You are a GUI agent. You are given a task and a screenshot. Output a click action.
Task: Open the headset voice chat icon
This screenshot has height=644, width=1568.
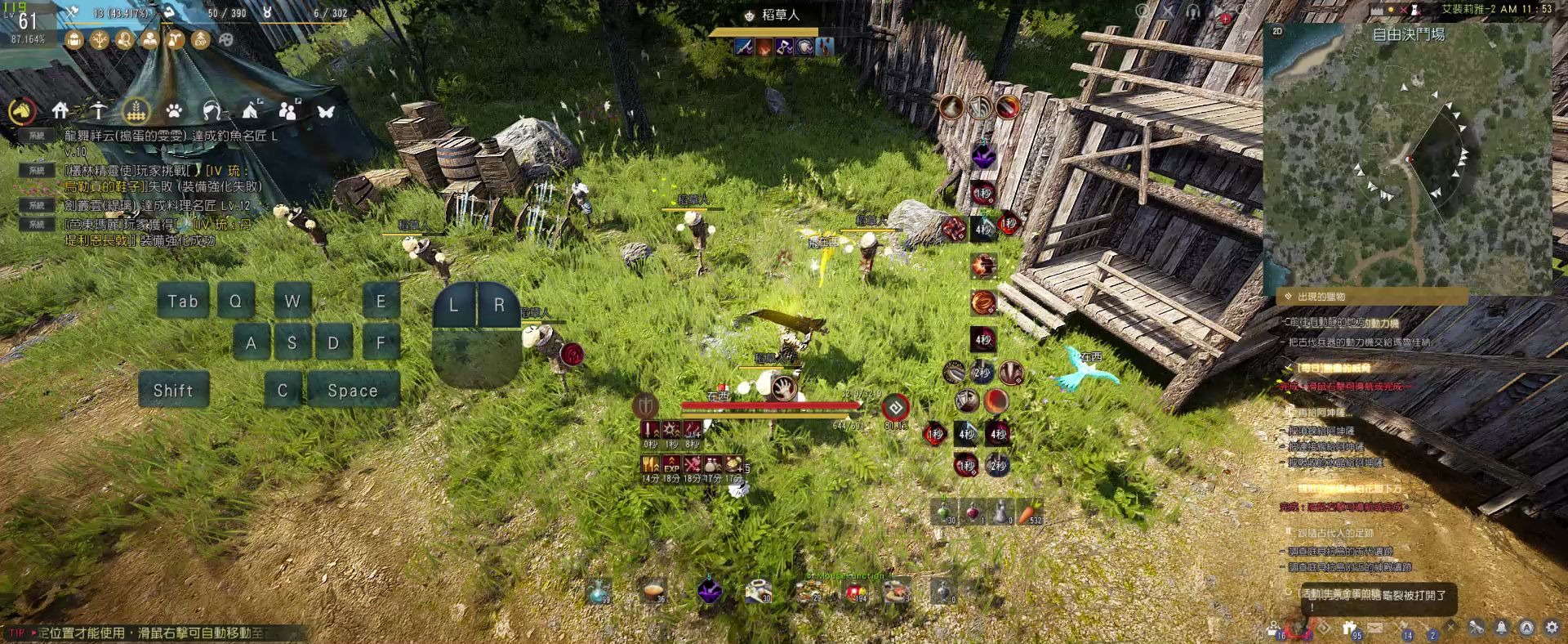point(1193,11)
